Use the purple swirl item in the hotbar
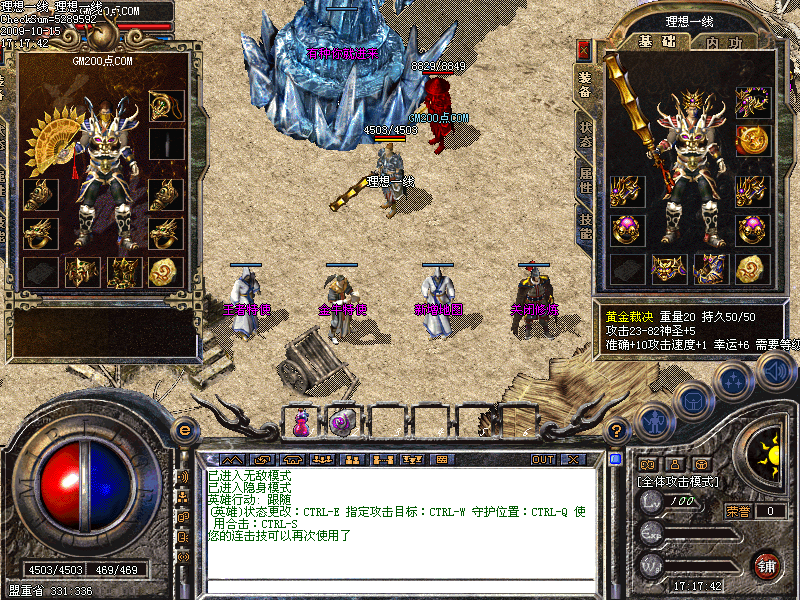Image resolution: width=800 pixels, height=600 pixels. pyautogui.click(x=341, y=422)
